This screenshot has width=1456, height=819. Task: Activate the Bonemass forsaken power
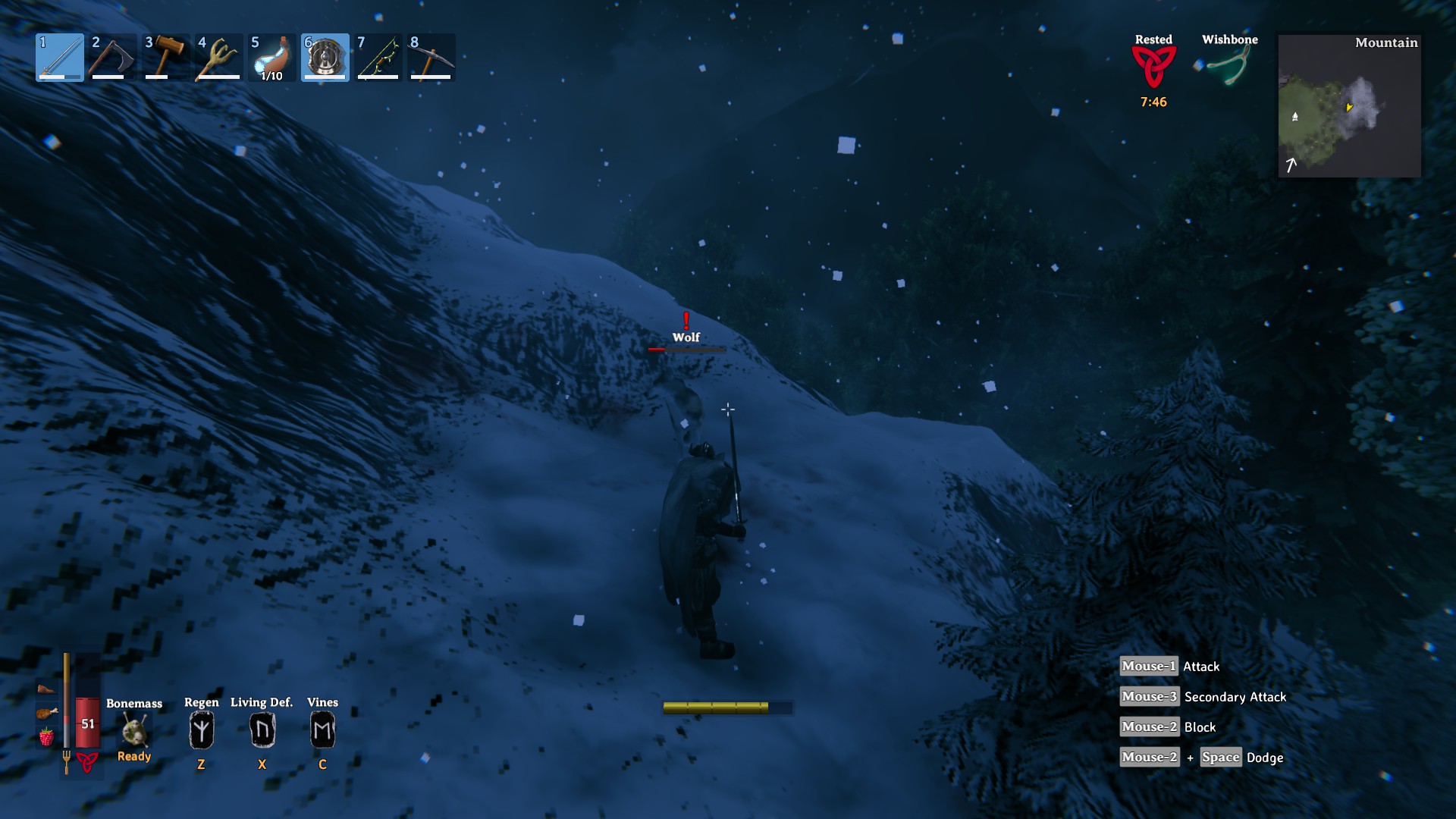click(134, 731)
